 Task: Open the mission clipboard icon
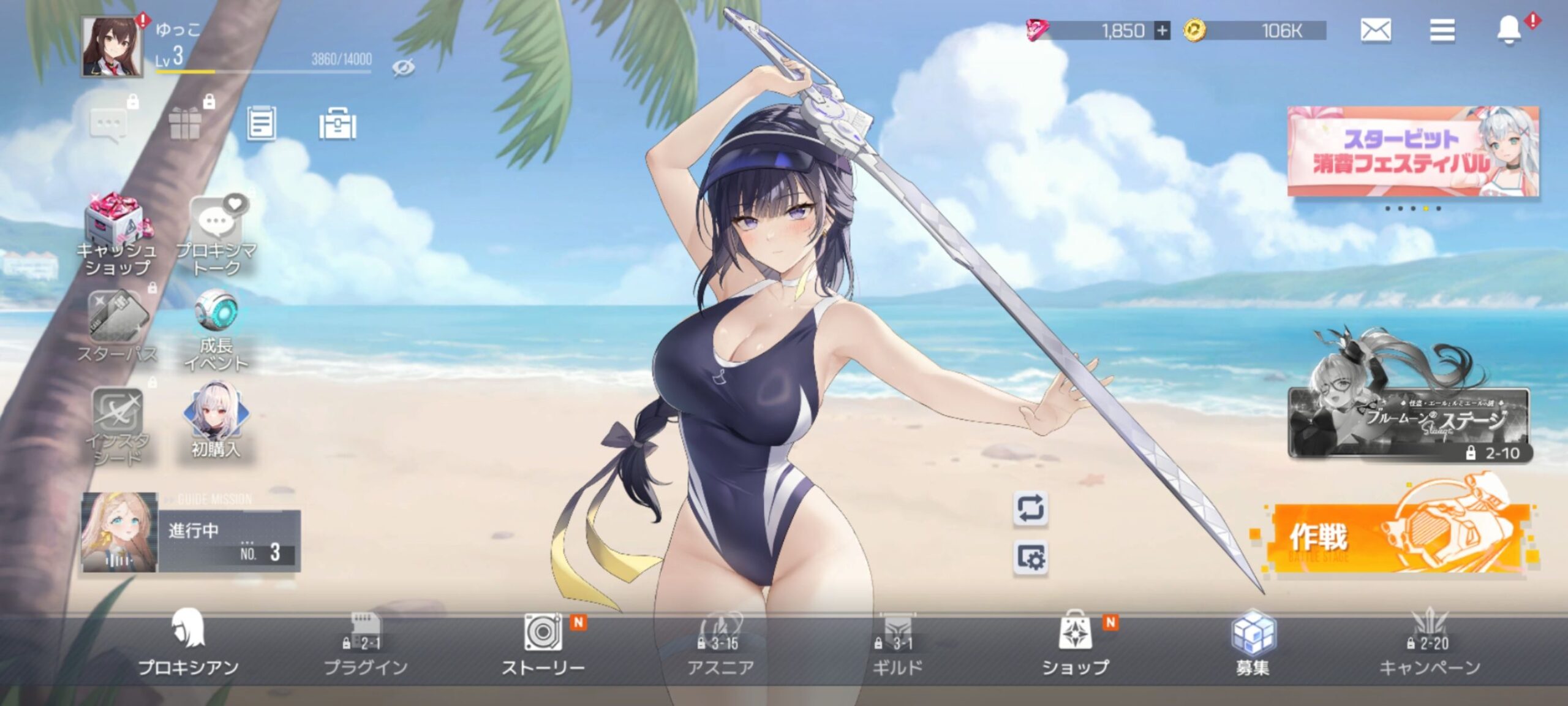261,124
